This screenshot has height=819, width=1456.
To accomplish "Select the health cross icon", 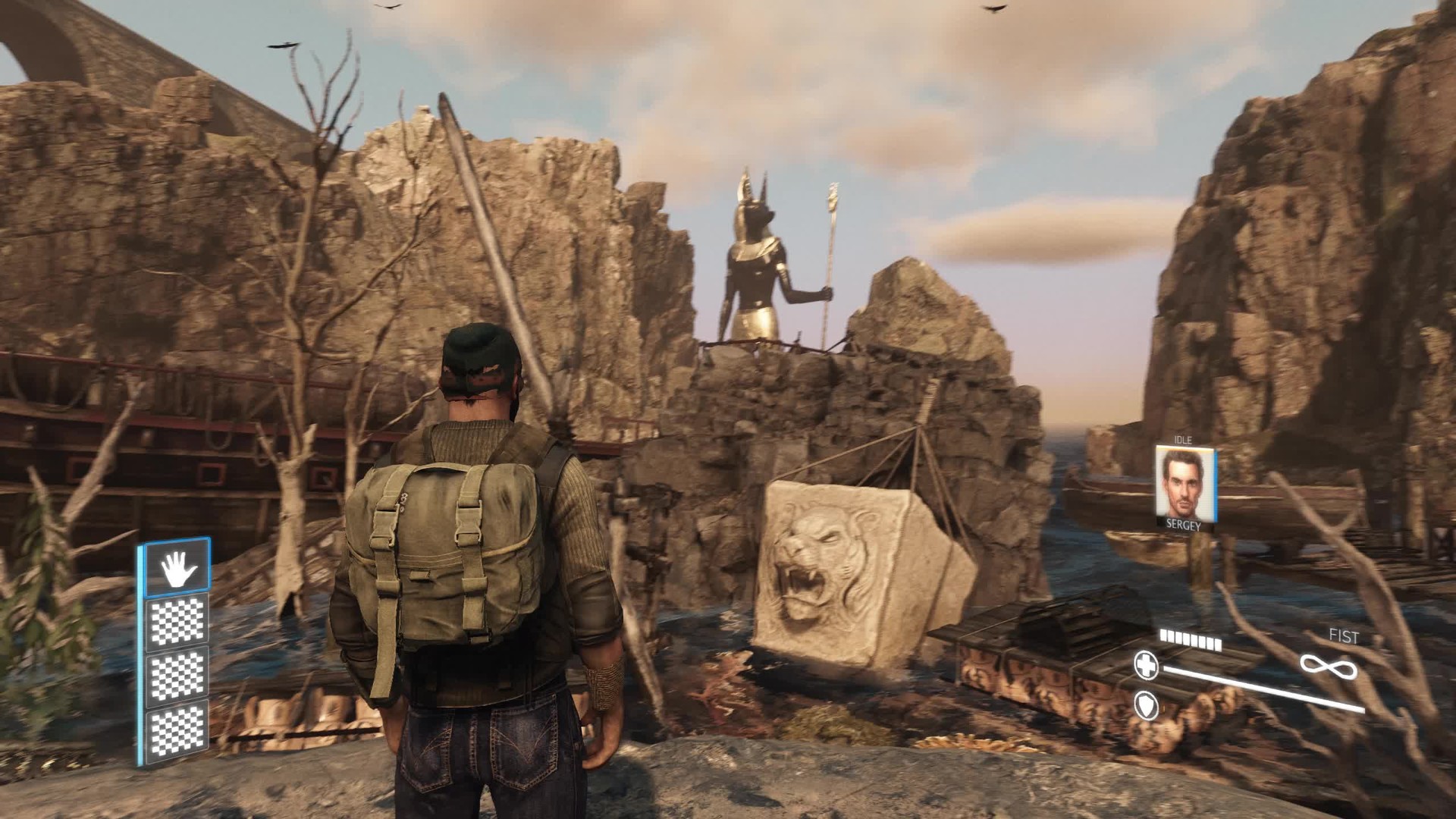I will pyautogui.click(x=1146, y=665).
